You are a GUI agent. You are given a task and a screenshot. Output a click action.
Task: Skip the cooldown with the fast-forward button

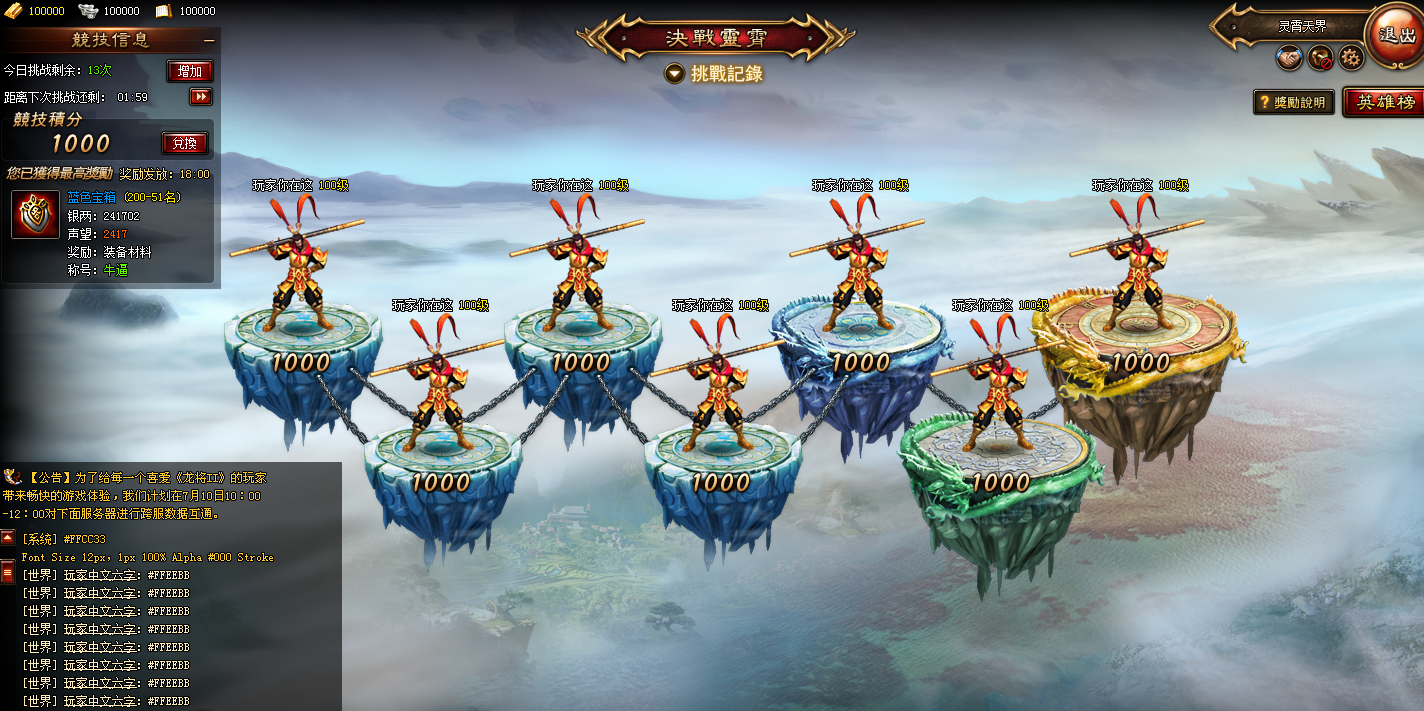pyautogui.click(x=201, y=97)
